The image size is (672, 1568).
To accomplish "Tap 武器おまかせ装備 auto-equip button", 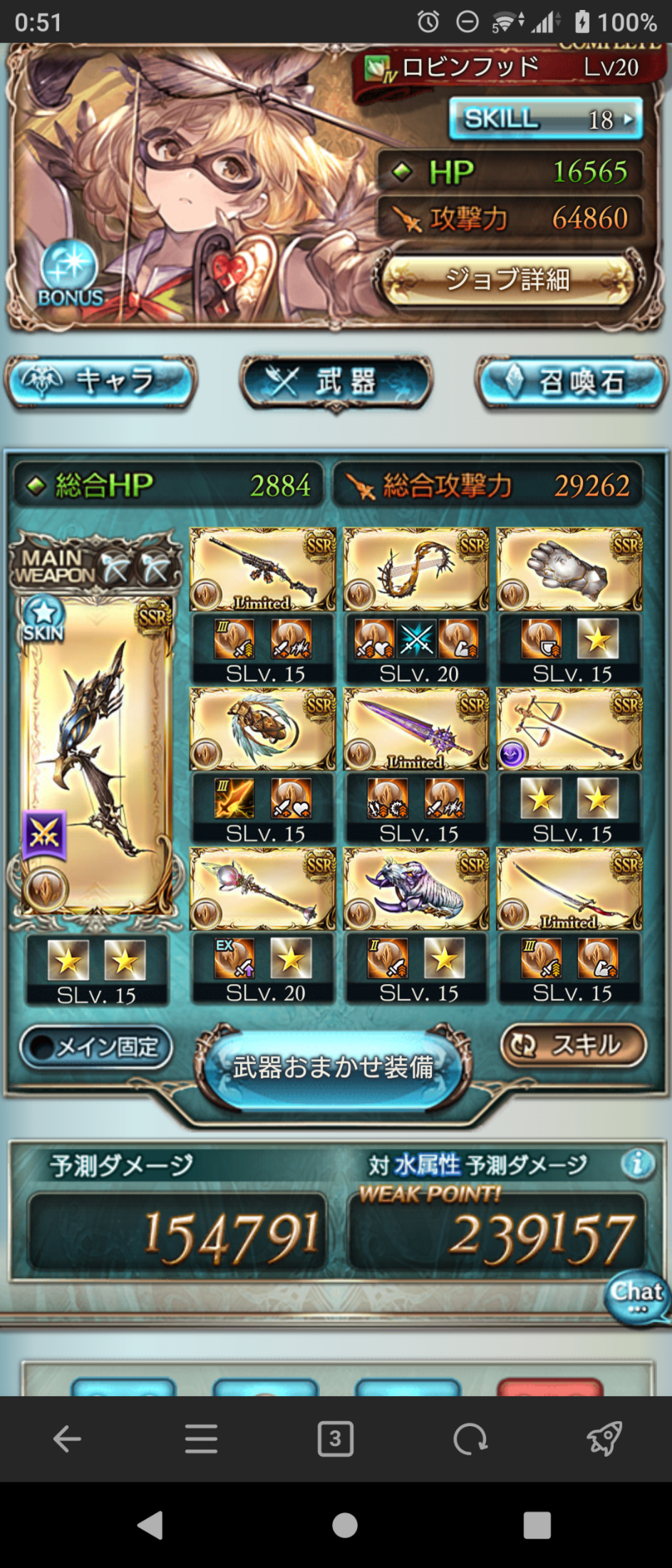I will click(x=334, y=1067).
